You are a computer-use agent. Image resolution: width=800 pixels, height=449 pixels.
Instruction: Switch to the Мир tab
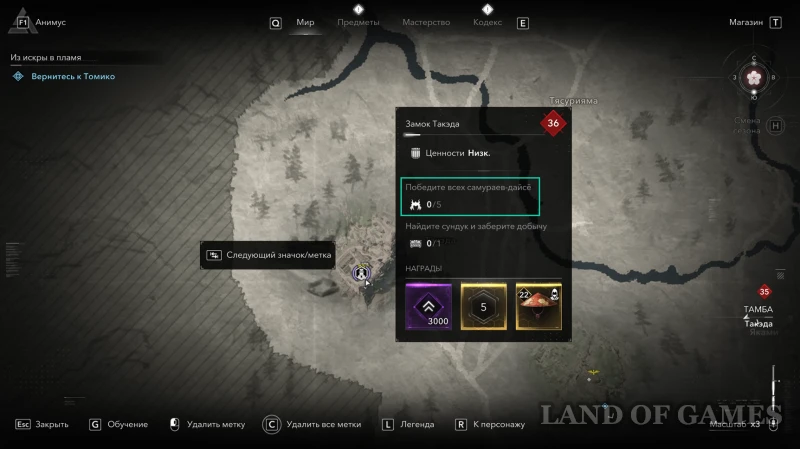click(x=305, y=22)
